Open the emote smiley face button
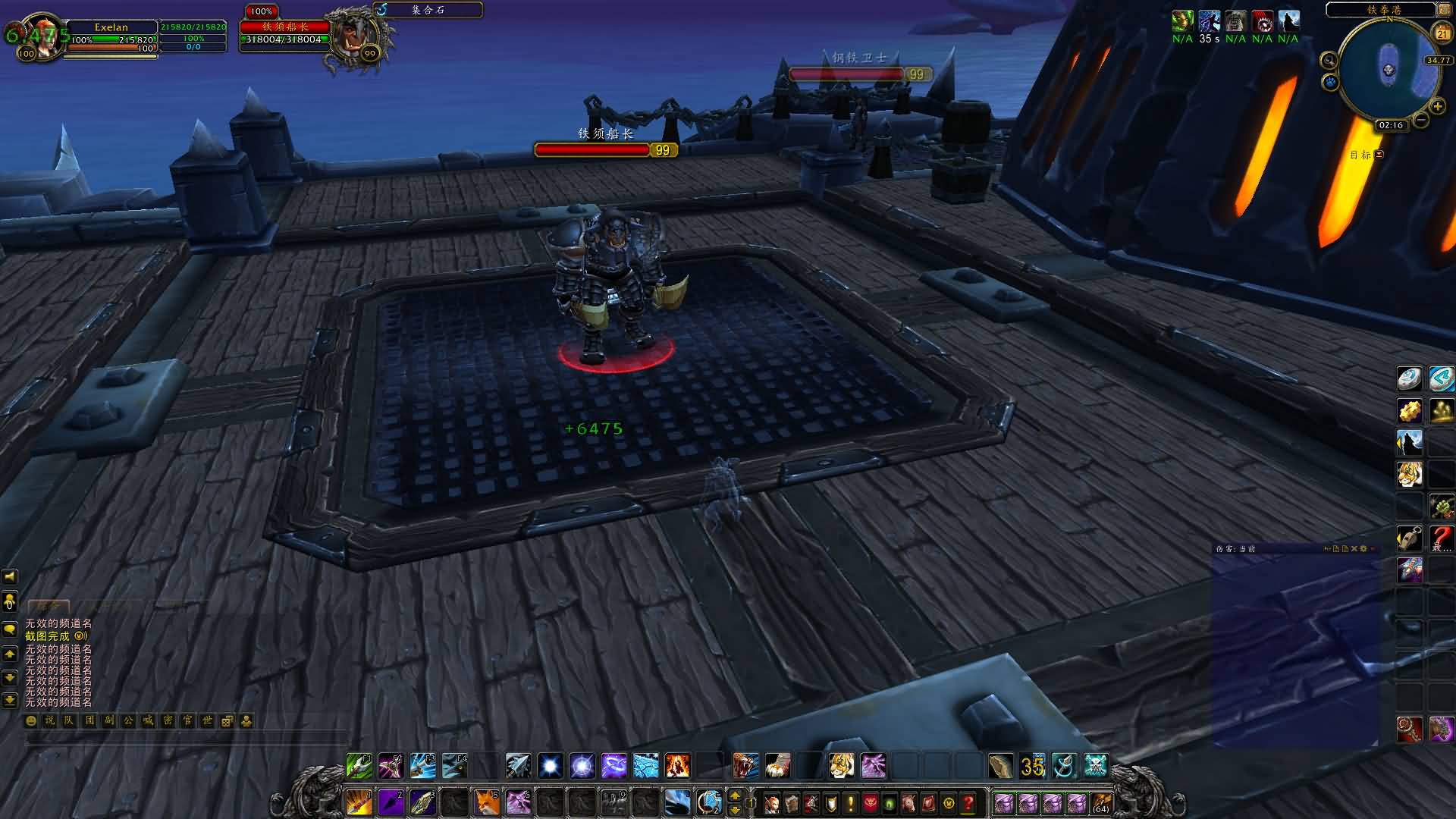This screenshot has width=1456, height=819. coord(31,721)
